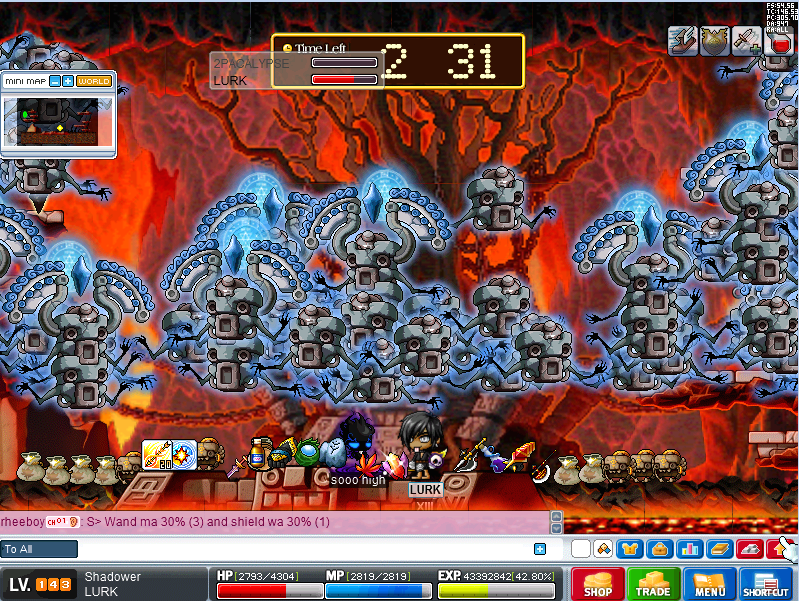Open the skill book icon
The height and width of the screenshot is (601, 799).
point(718,548)
